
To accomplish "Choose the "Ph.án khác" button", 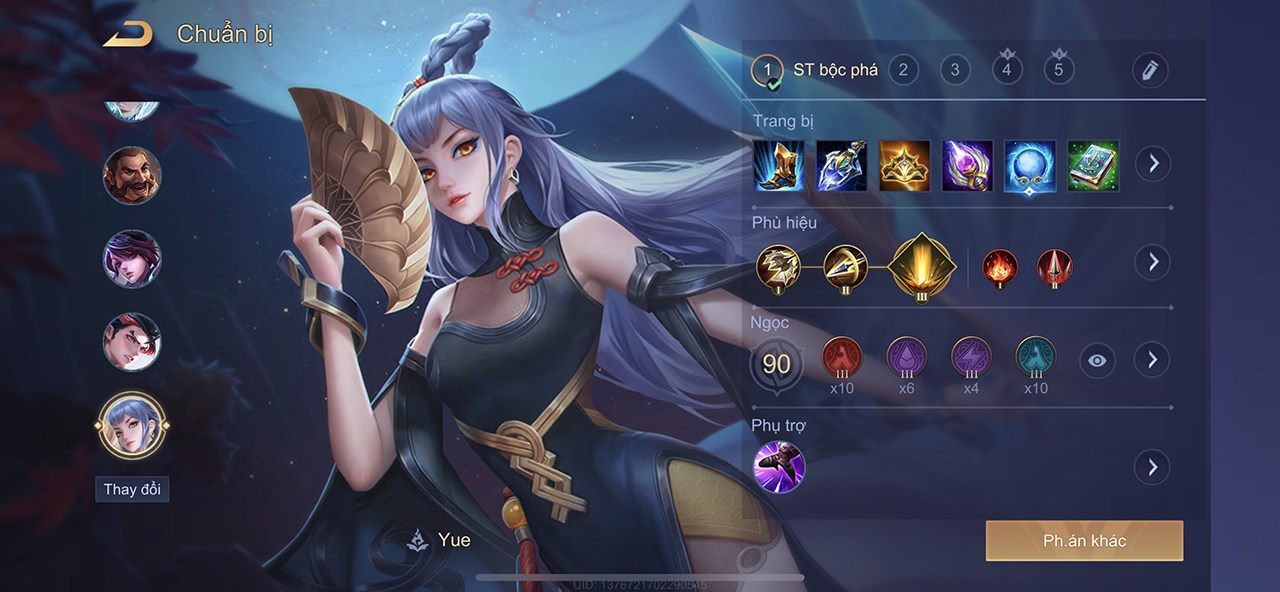I will 1084,541.
